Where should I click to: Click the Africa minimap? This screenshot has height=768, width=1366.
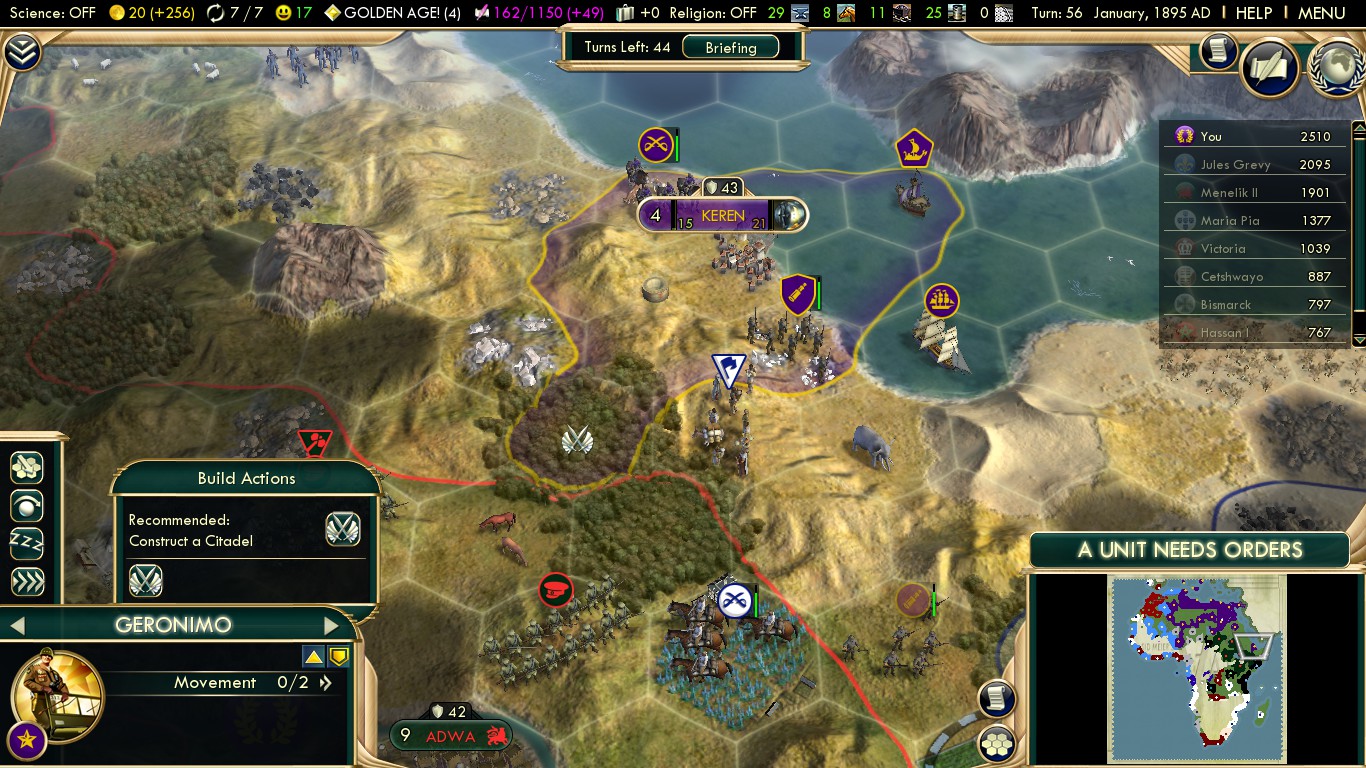(x=1195, y=670)
